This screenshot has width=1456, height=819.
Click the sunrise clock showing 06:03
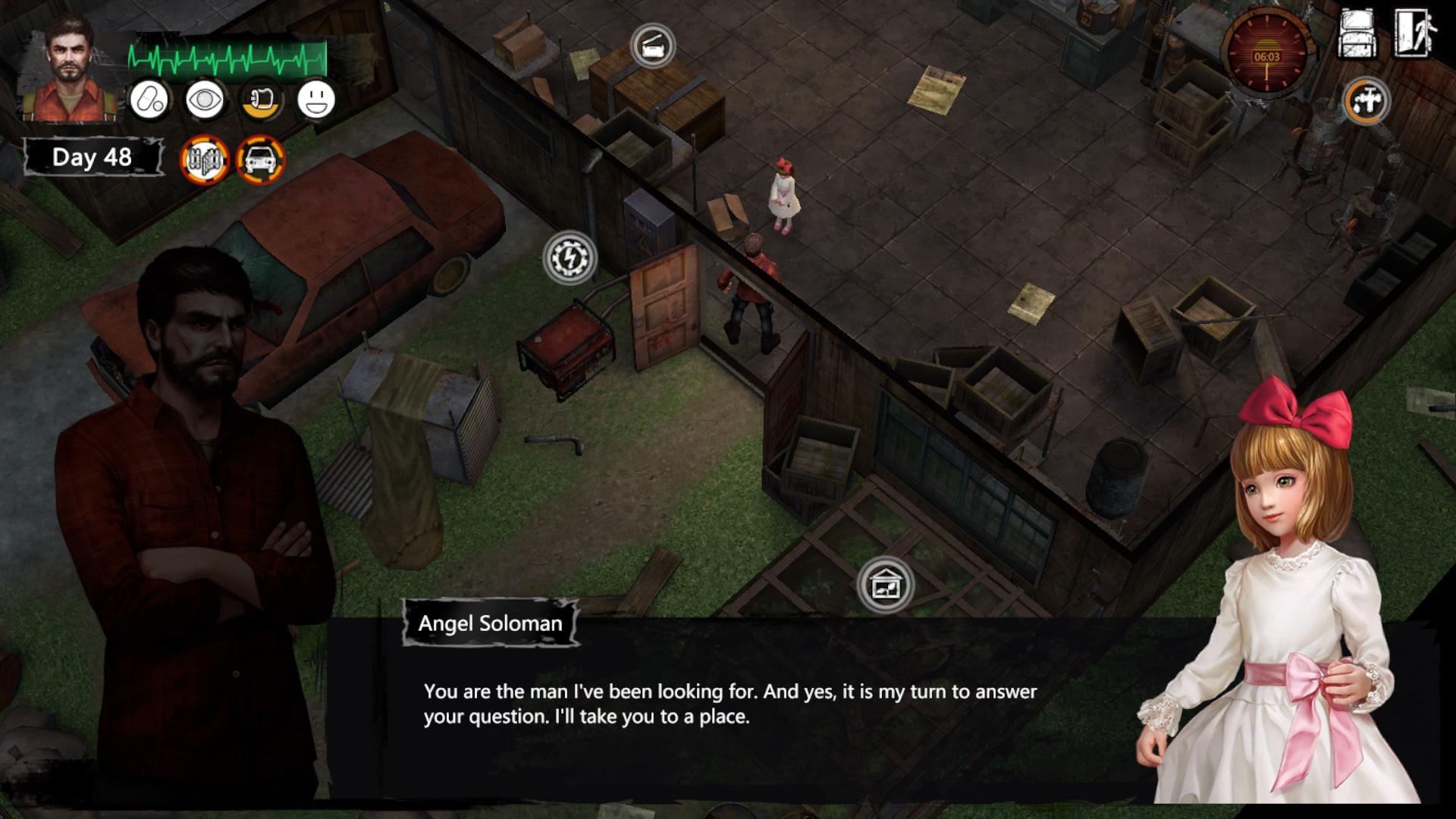click(1266, 53)
